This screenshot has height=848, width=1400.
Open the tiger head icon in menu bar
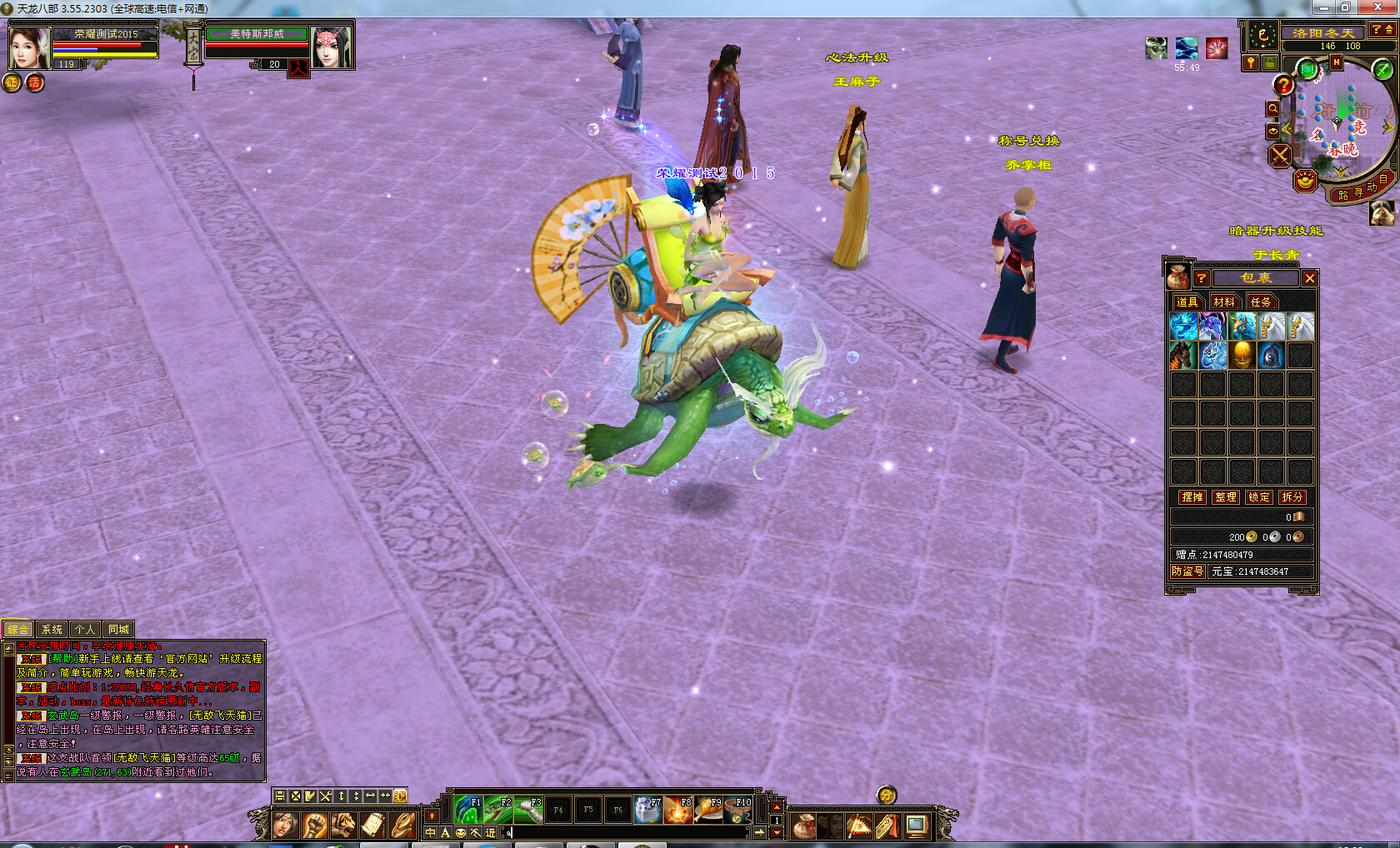pyautogui.click(x=343, y=826)
